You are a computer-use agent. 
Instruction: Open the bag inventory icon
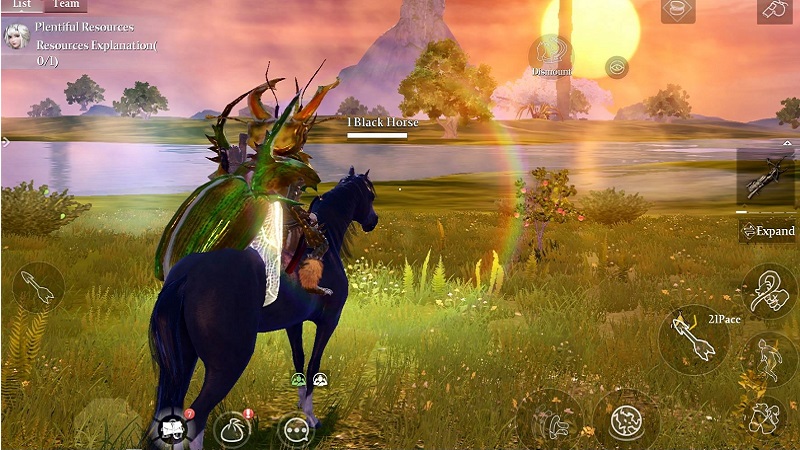pos(232,430)
